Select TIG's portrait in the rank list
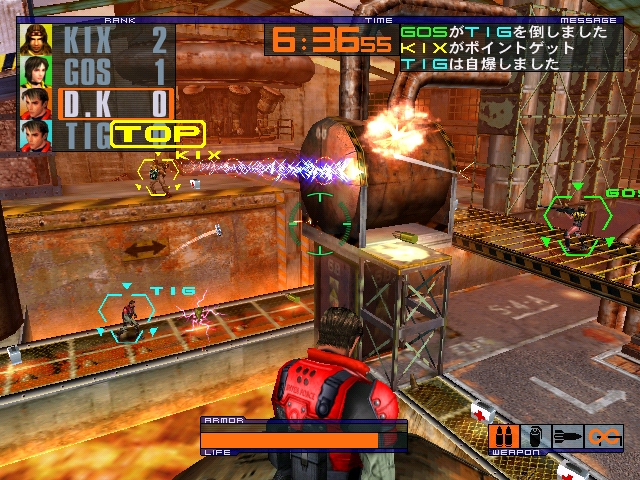 pos(36,135)
